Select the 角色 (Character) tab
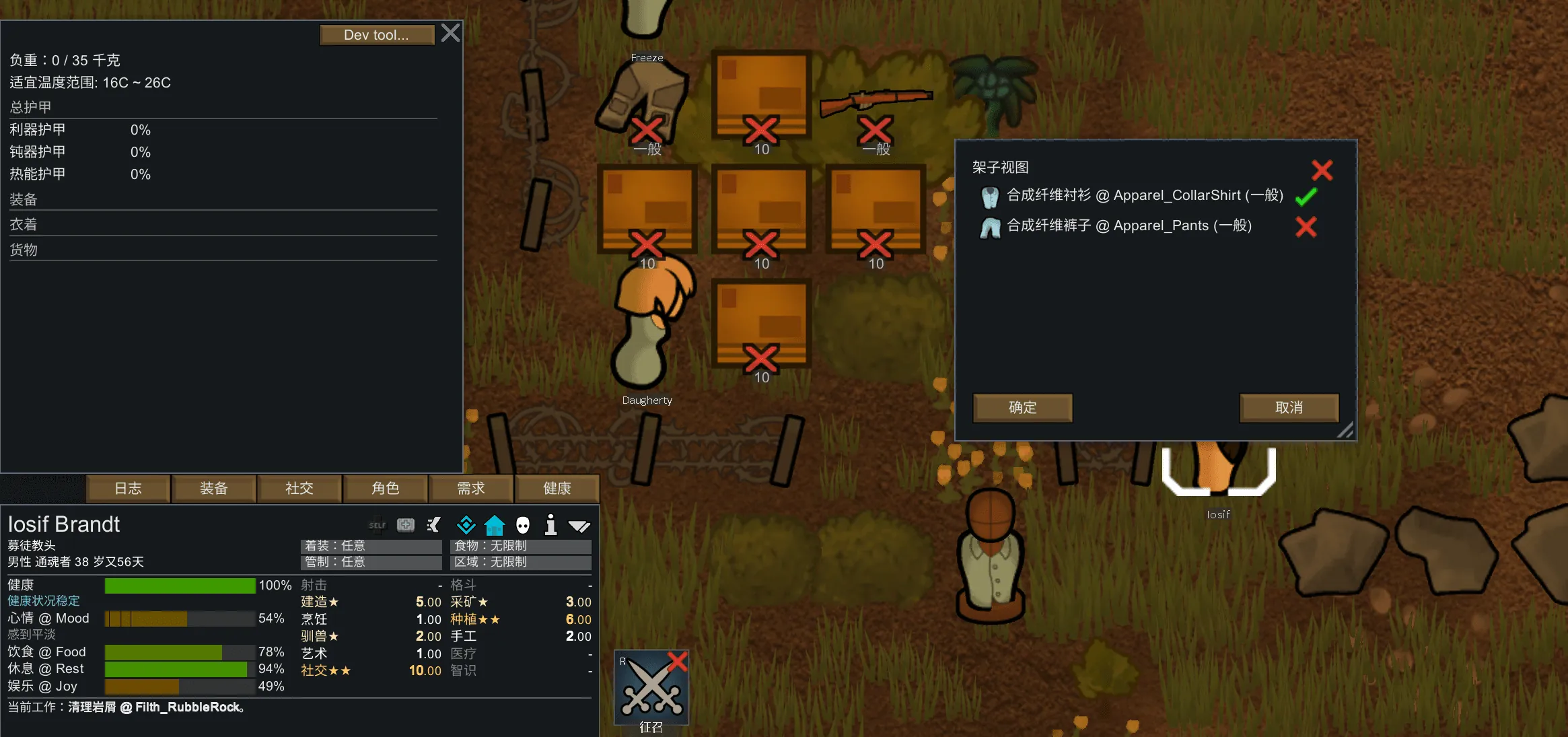The width and height of the screenshot is (1568, 737). click(x=386, y=489)
